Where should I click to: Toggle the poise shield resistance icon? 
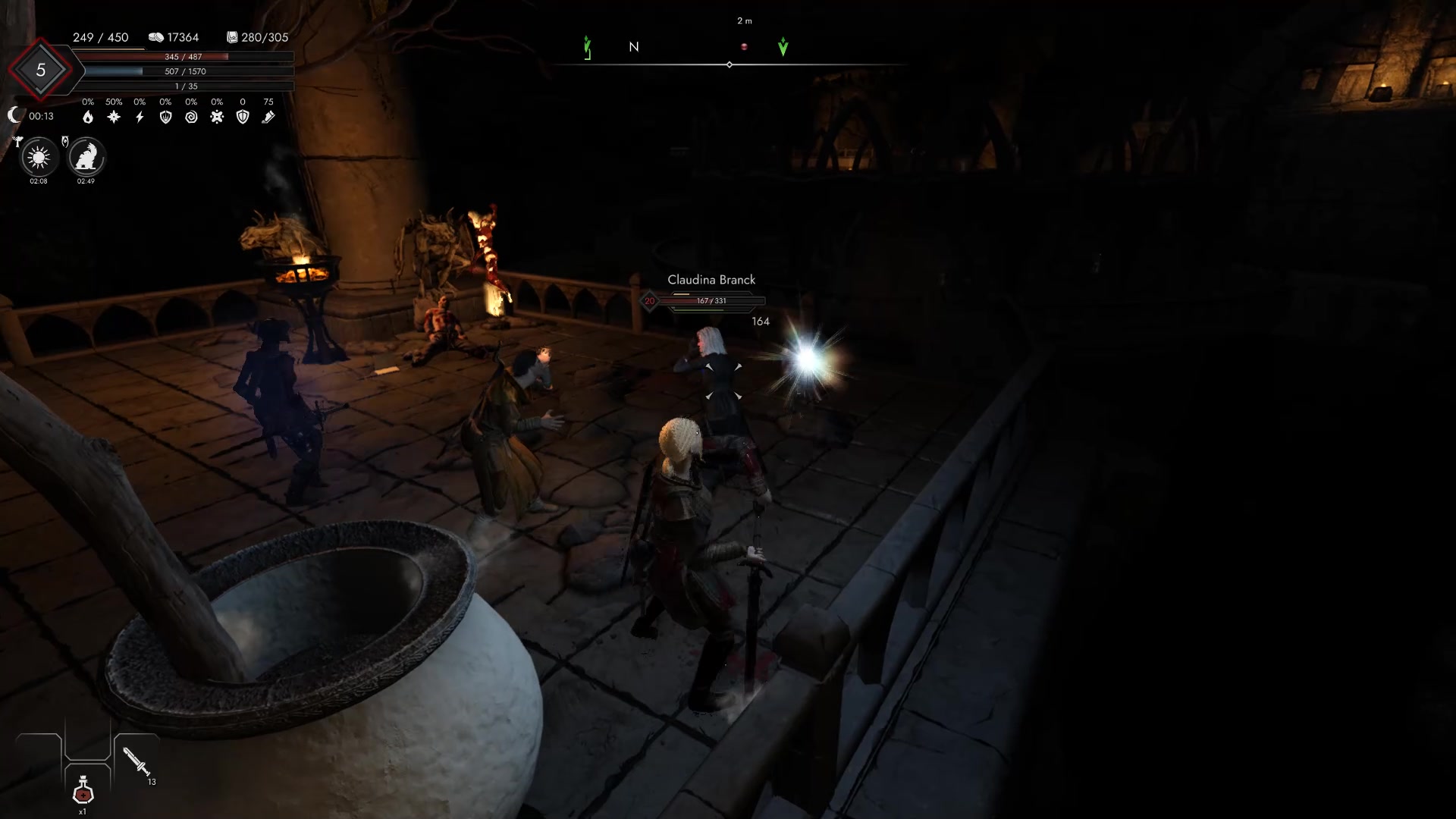tap(166, 117)
